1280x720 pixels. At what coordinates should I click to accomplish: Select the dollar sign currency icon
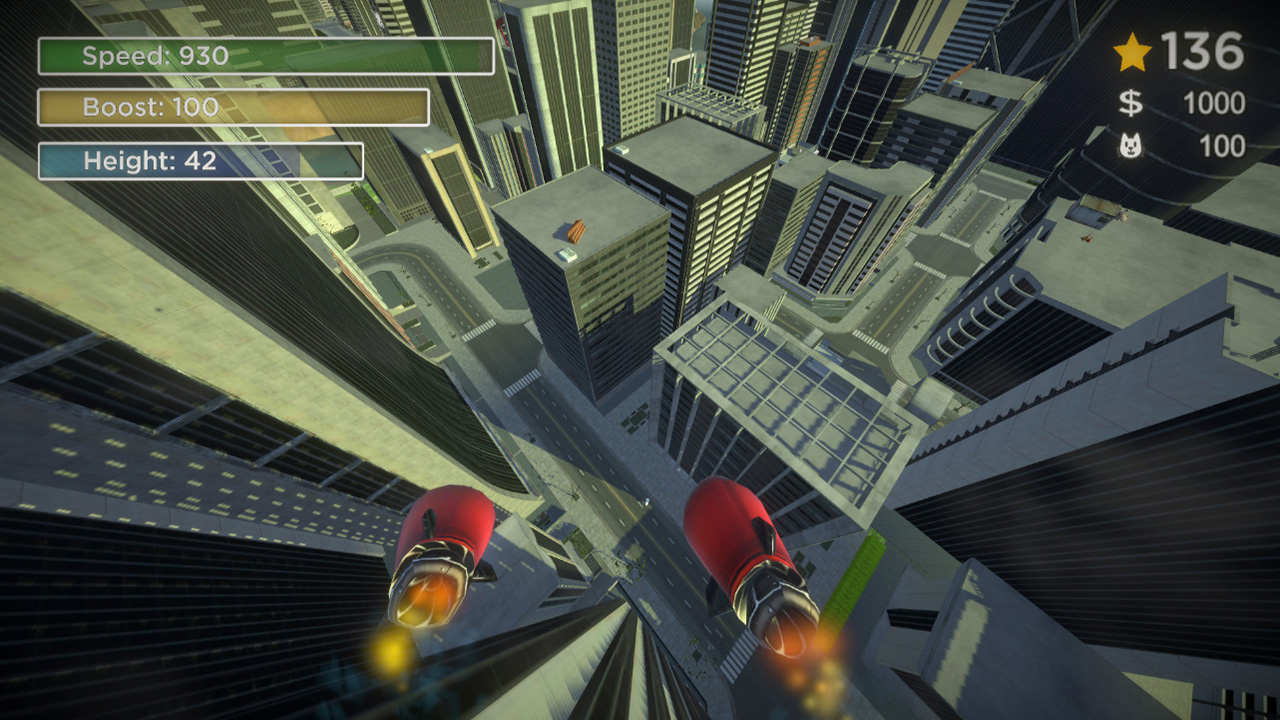click(x=1131, y=100)
